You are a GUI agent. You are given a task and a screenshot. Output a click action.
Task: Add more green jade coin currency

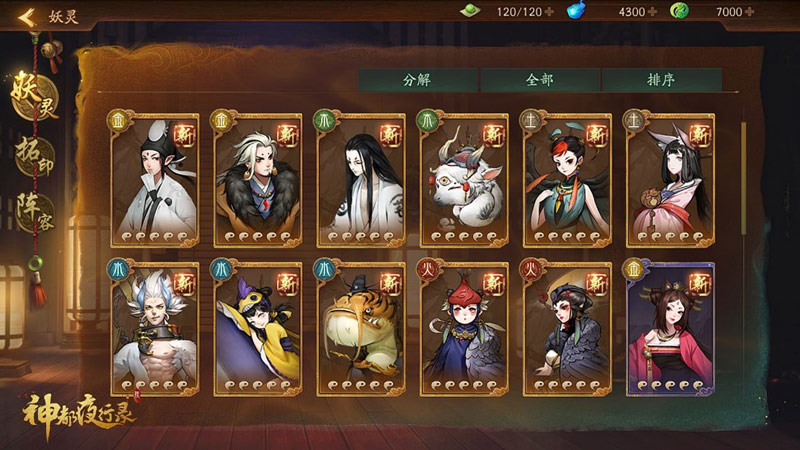(750, 12)
